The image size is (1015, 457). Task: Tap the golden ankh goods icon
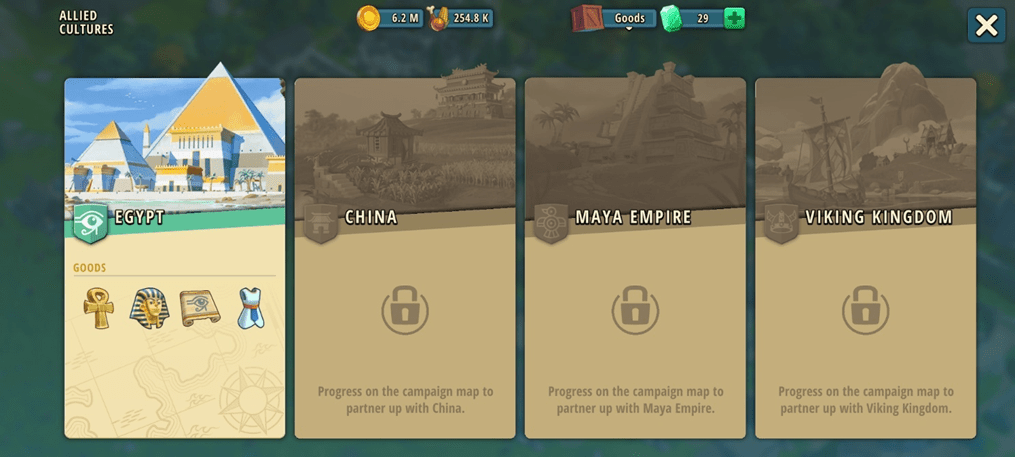[99, 308]
